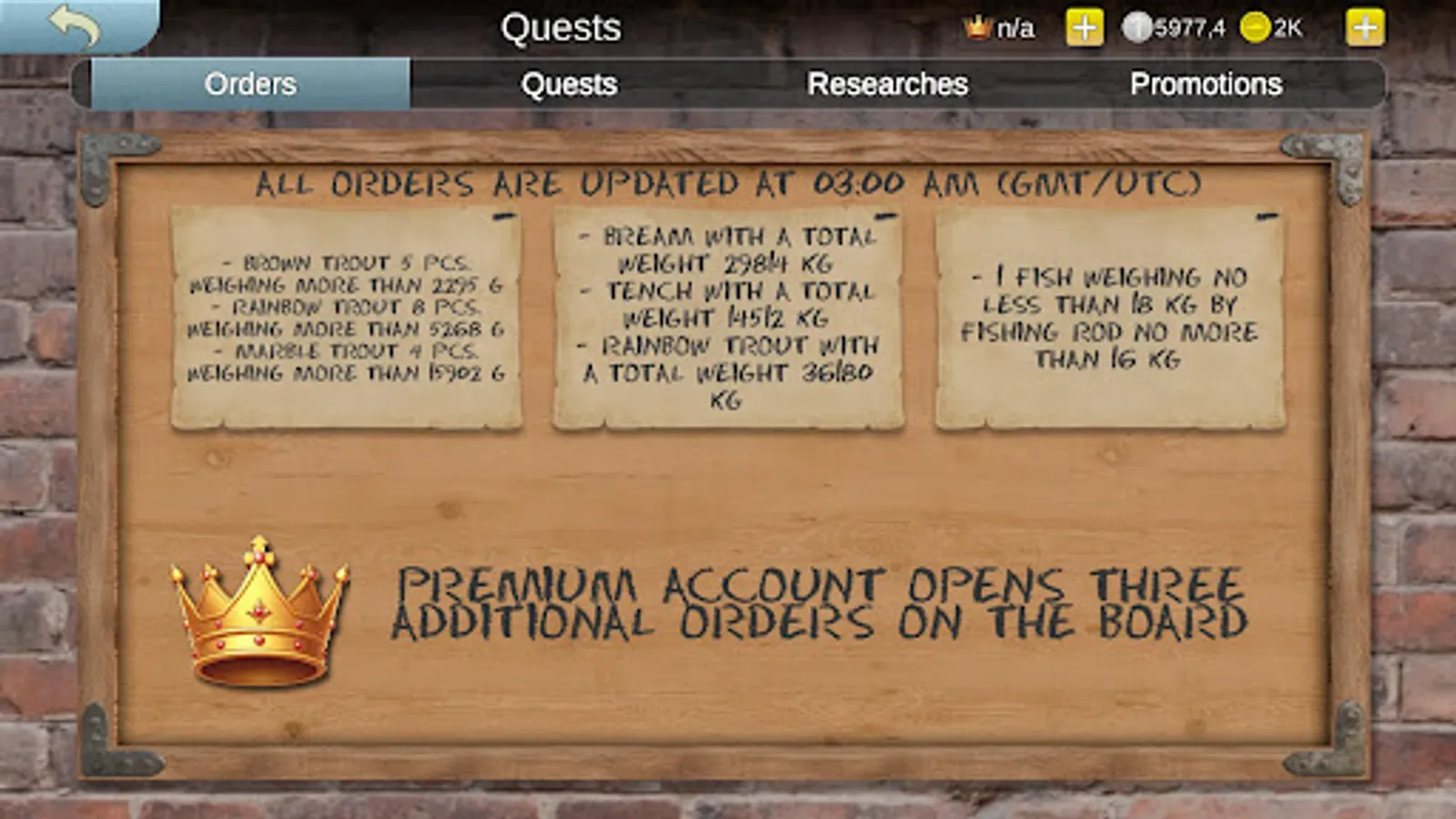Open the Researches tab
1456x819 pixels.
889,85
